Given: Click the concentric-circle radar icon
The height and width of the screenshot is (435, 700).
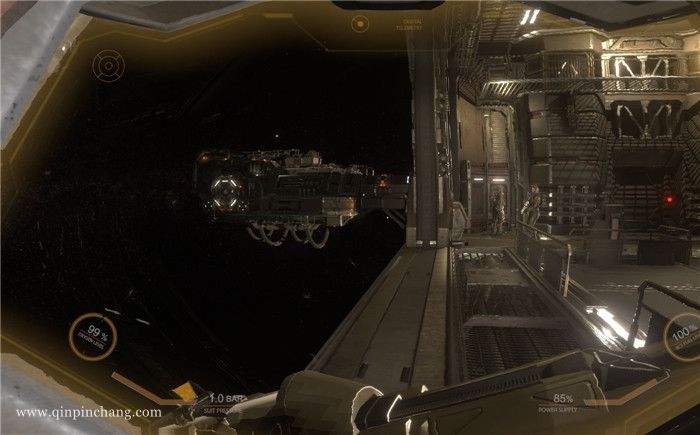Looking at the screenshot, I should (x=107, y=66).
